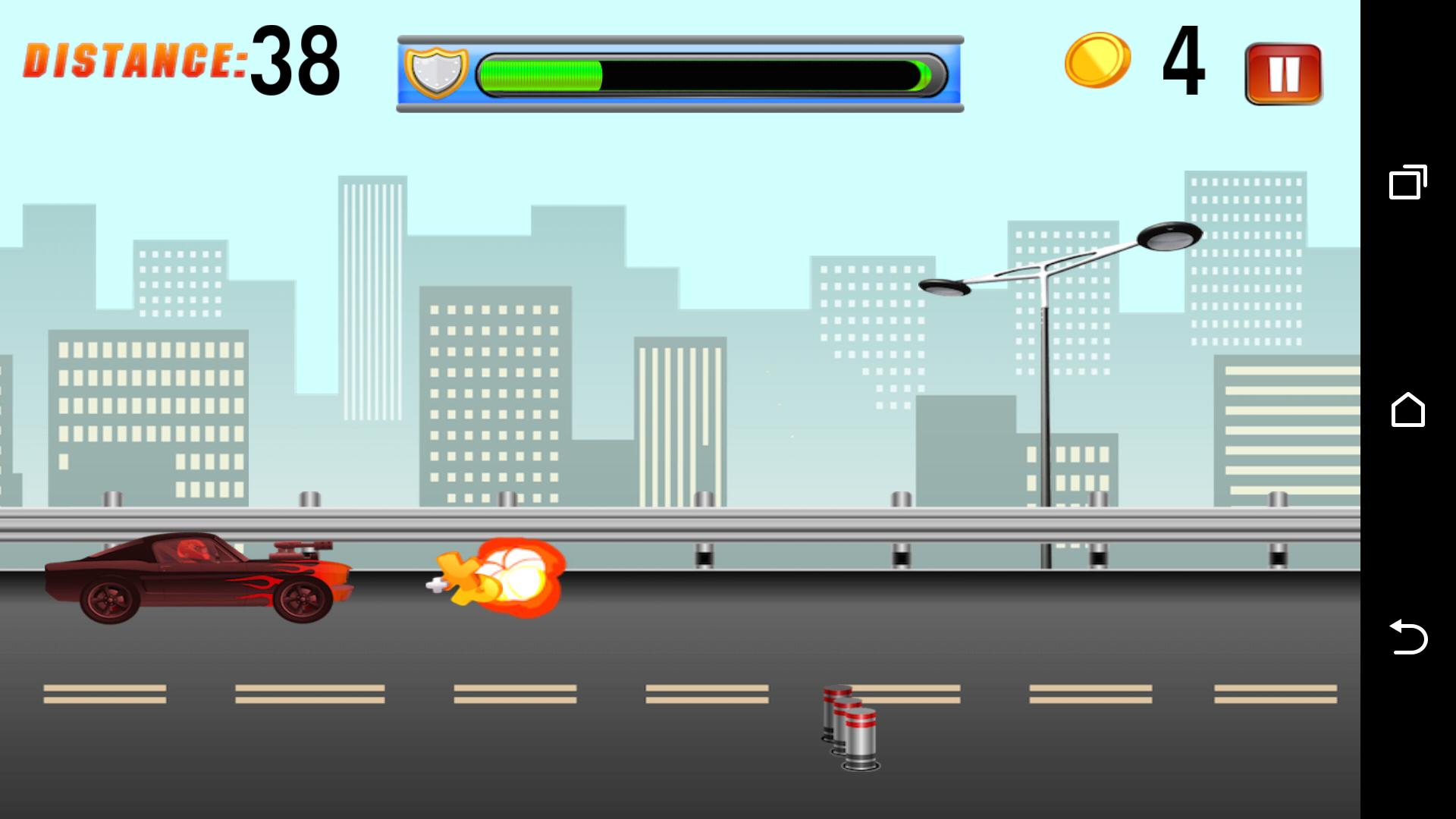Click the shield icon beside the health bar
Image resolution: width=1456 pixels, height=819 pixels.
click(438, 72)
